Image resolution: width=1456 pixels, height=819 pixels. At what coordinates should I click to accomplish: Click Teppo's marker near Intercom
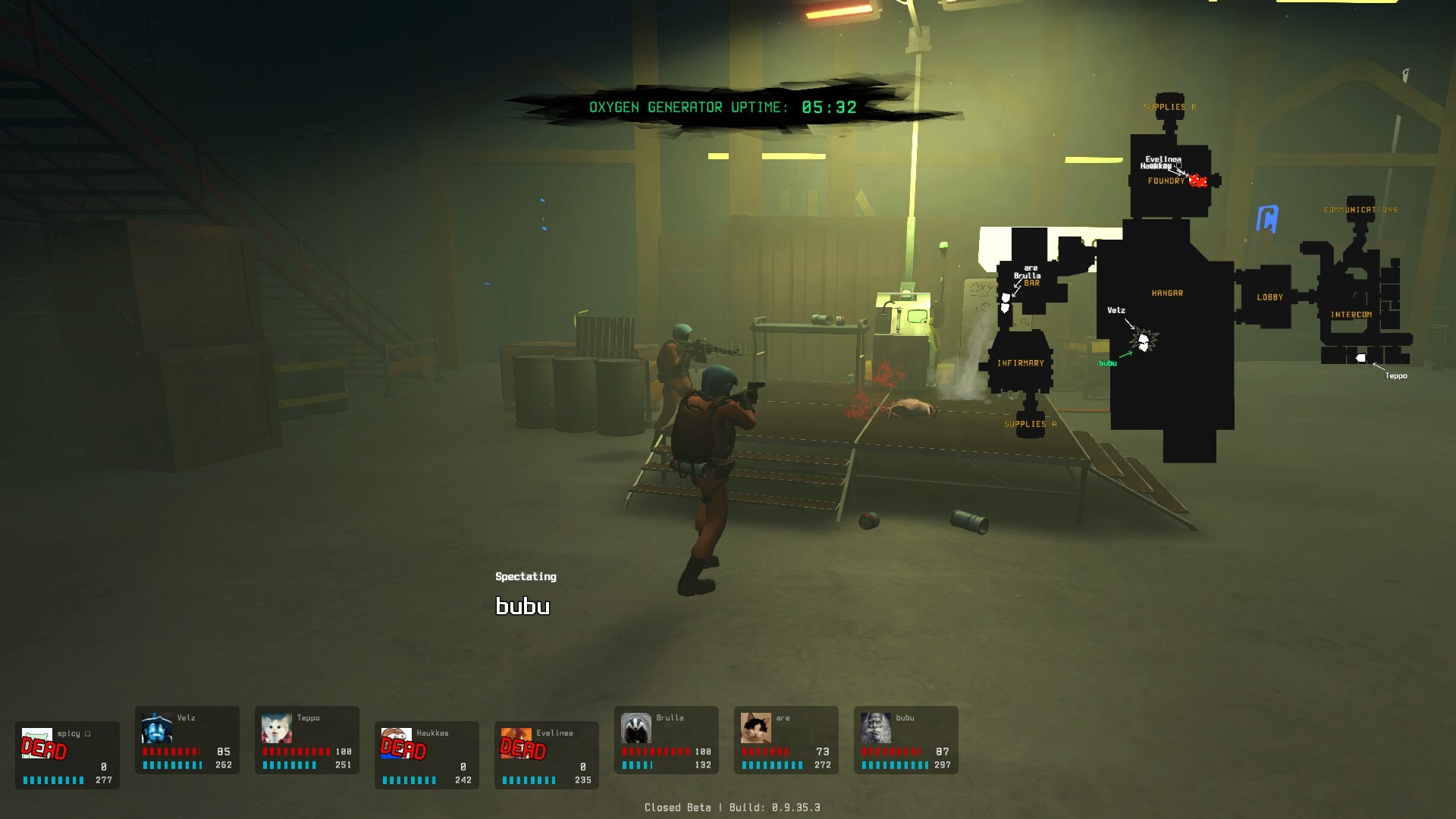pos(1360,358)
